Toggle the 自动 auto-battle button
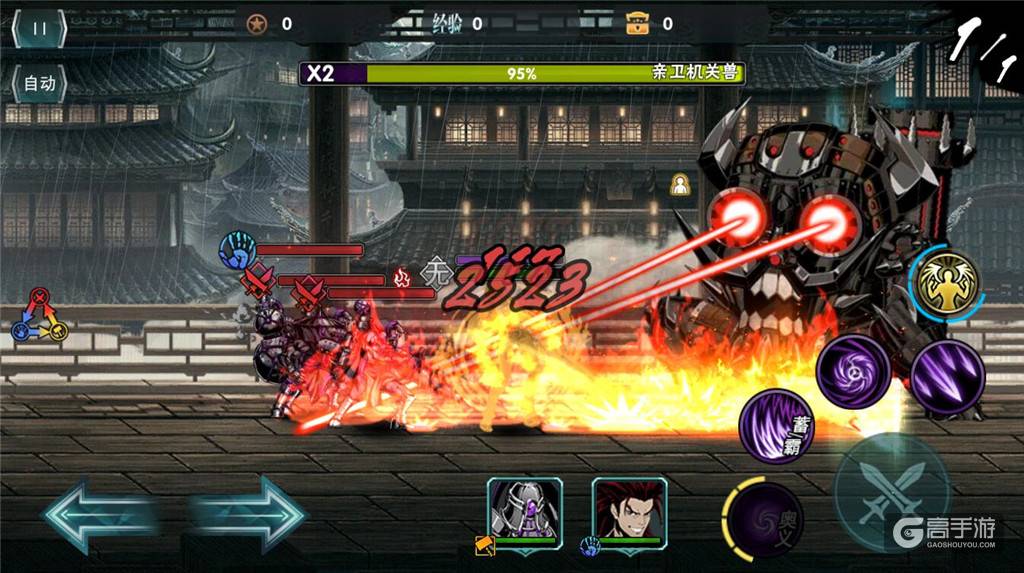Screen dimensions: 1024x573 click(x=39, y=84)
